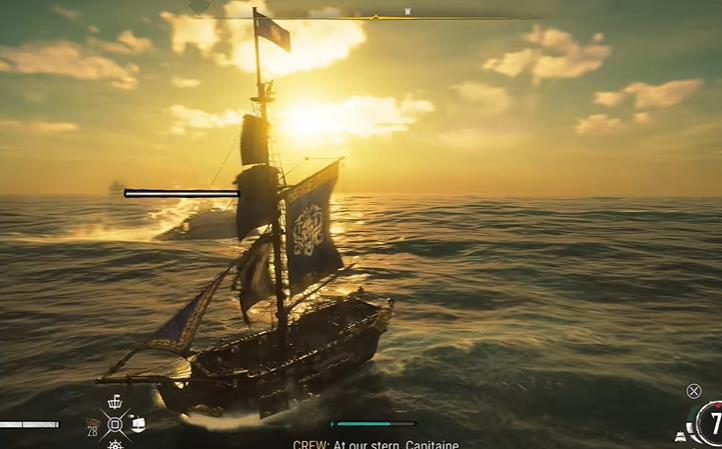Click the center square of the quick wheel
Viewport: 722px width, 449px height.
point(115,424)
